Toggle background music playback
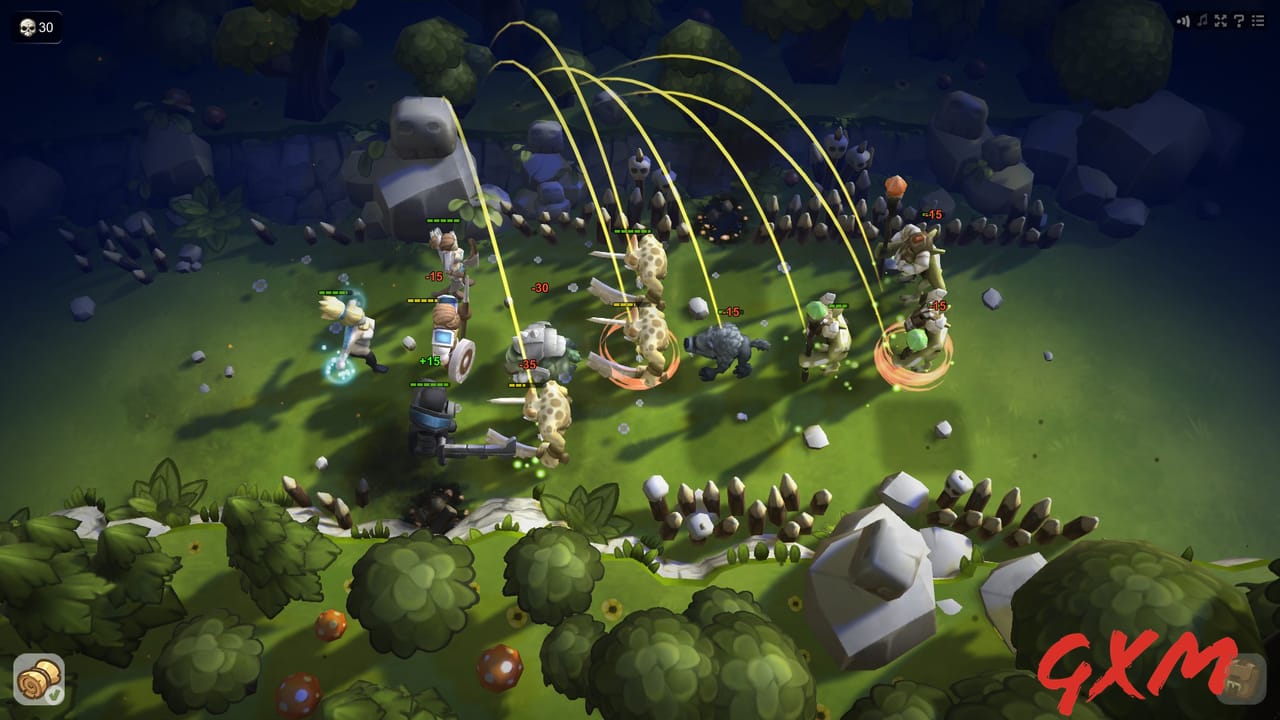Screen dimensions: 1280x720 pos(1202,20)
